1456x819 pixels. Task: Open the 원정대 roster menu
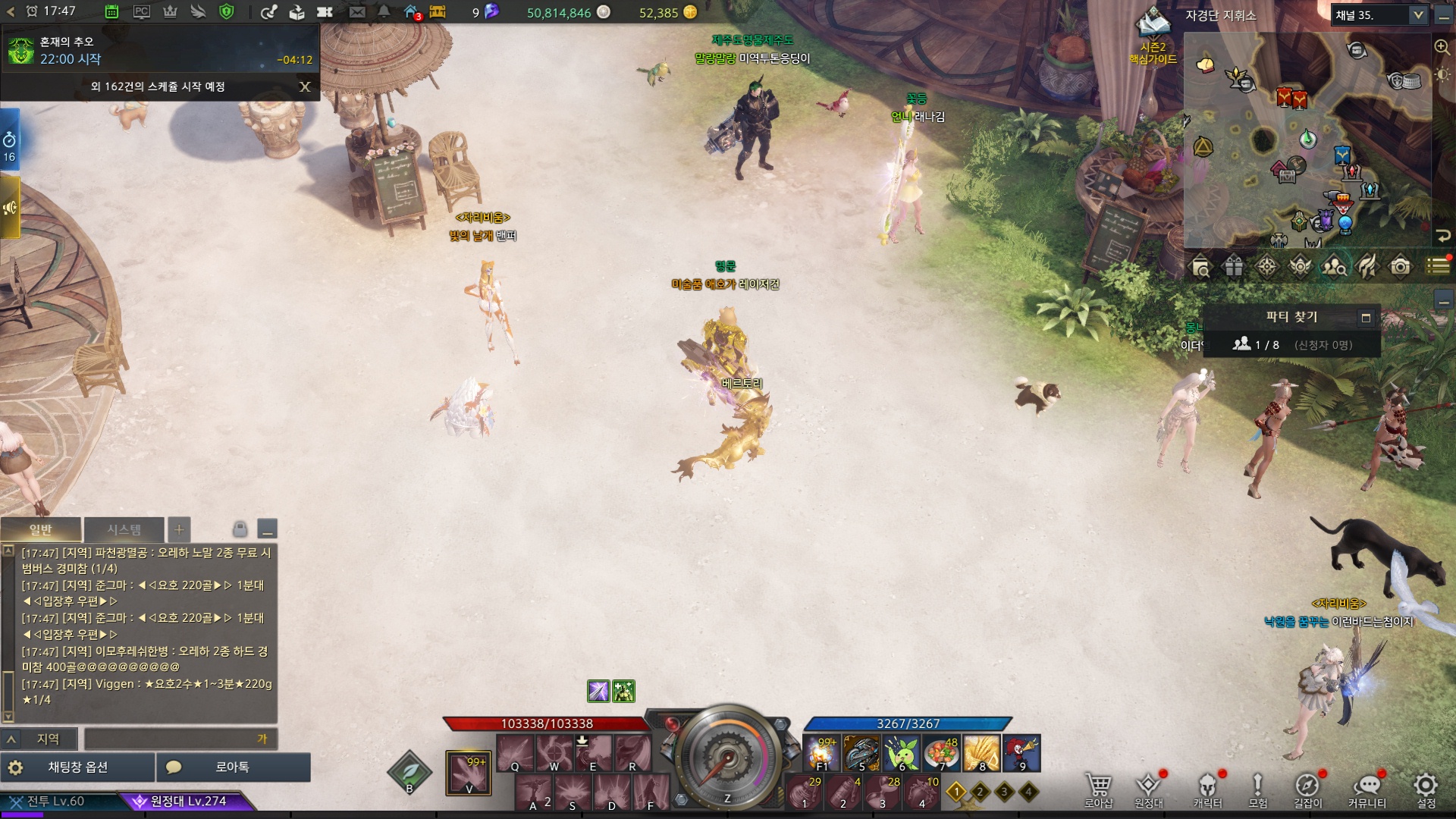tap(1148, 789)
